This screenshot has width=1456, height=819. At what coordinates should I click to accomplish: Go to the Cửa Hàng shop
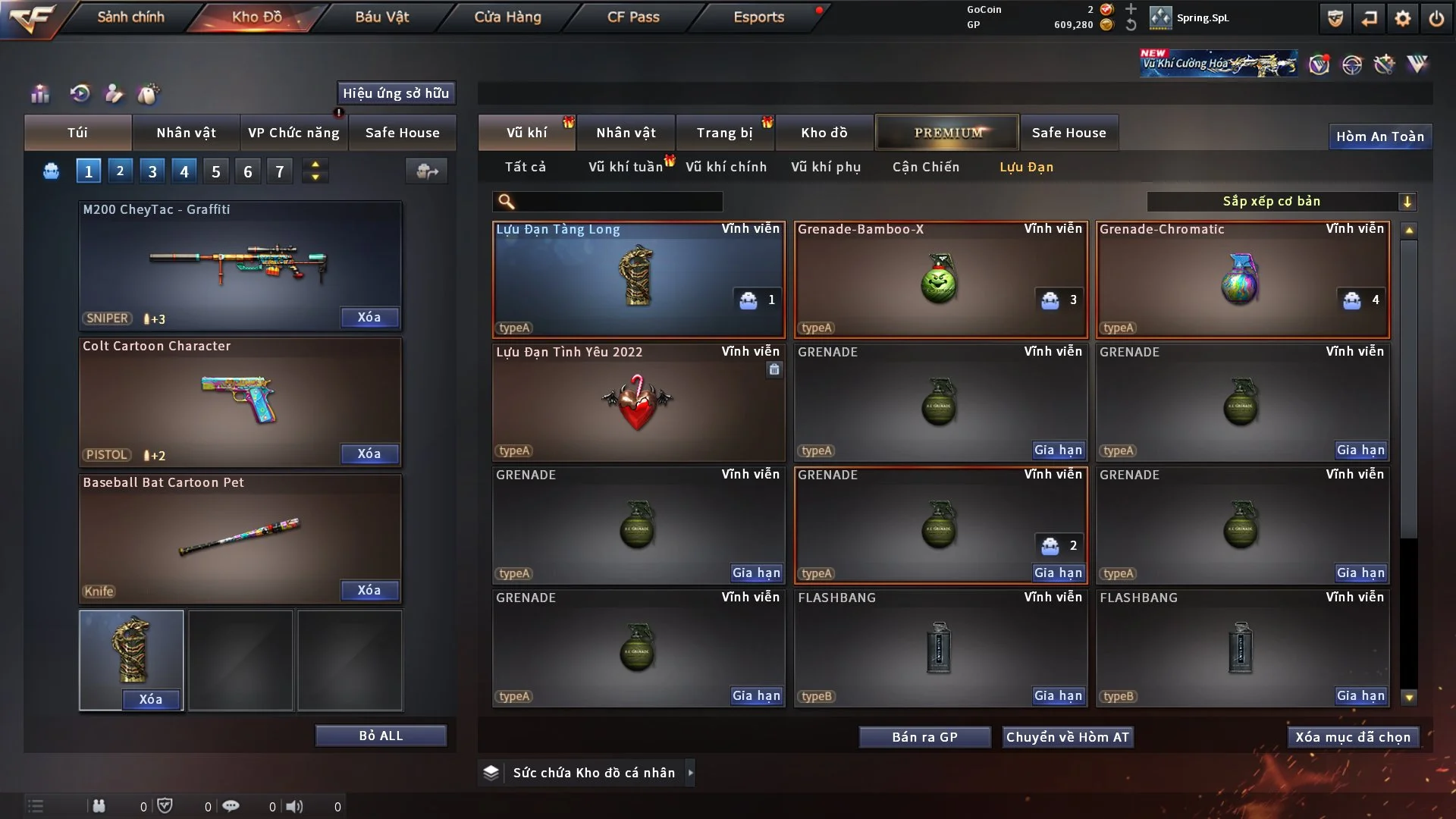(x=507, y=17)
